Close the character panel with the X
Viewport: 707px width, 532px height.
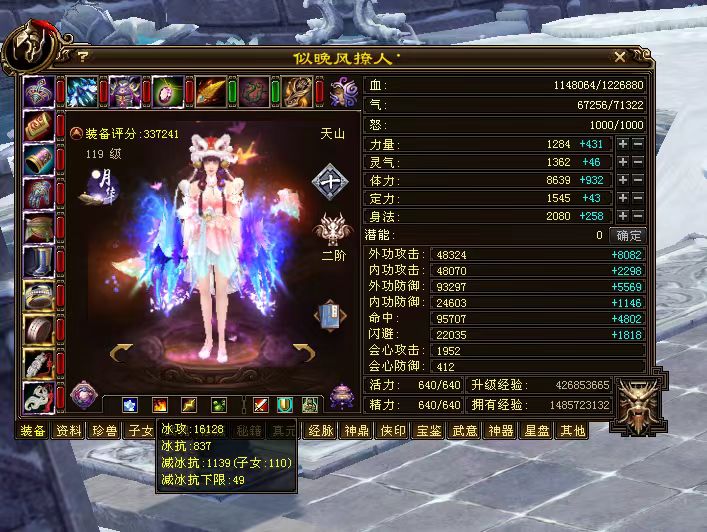coord(620,57)
